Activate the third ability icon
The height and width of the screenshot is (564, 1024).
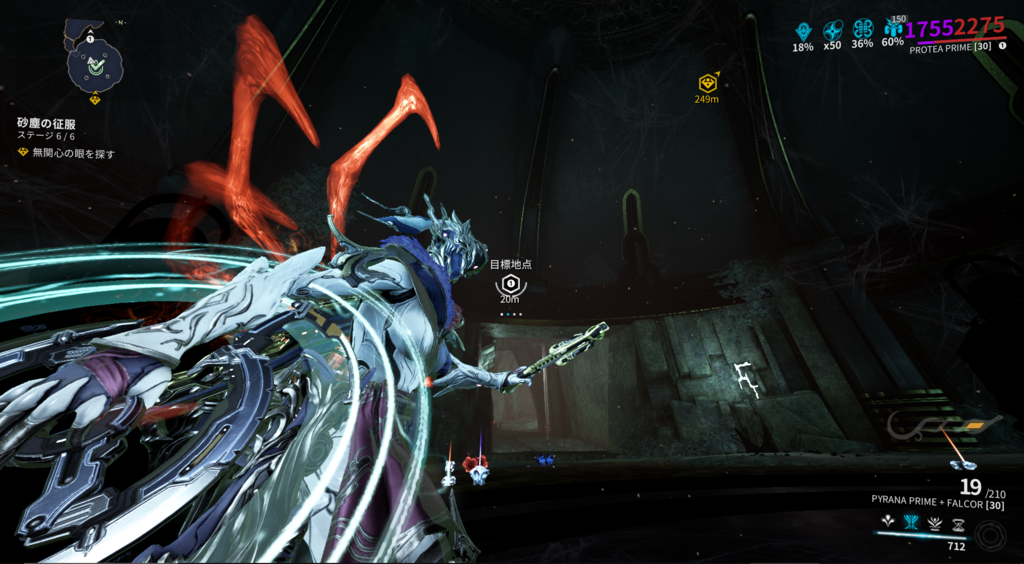(934, 522)
